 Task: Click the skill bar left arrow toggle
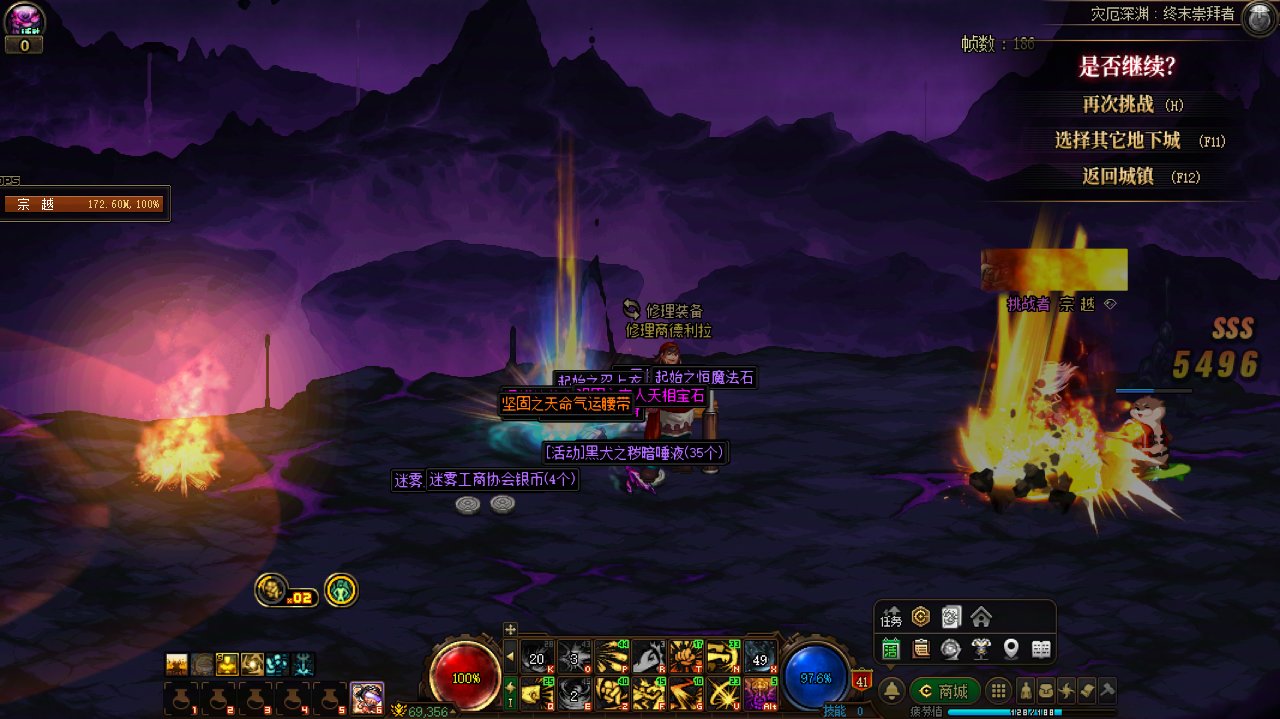(510, 657)
